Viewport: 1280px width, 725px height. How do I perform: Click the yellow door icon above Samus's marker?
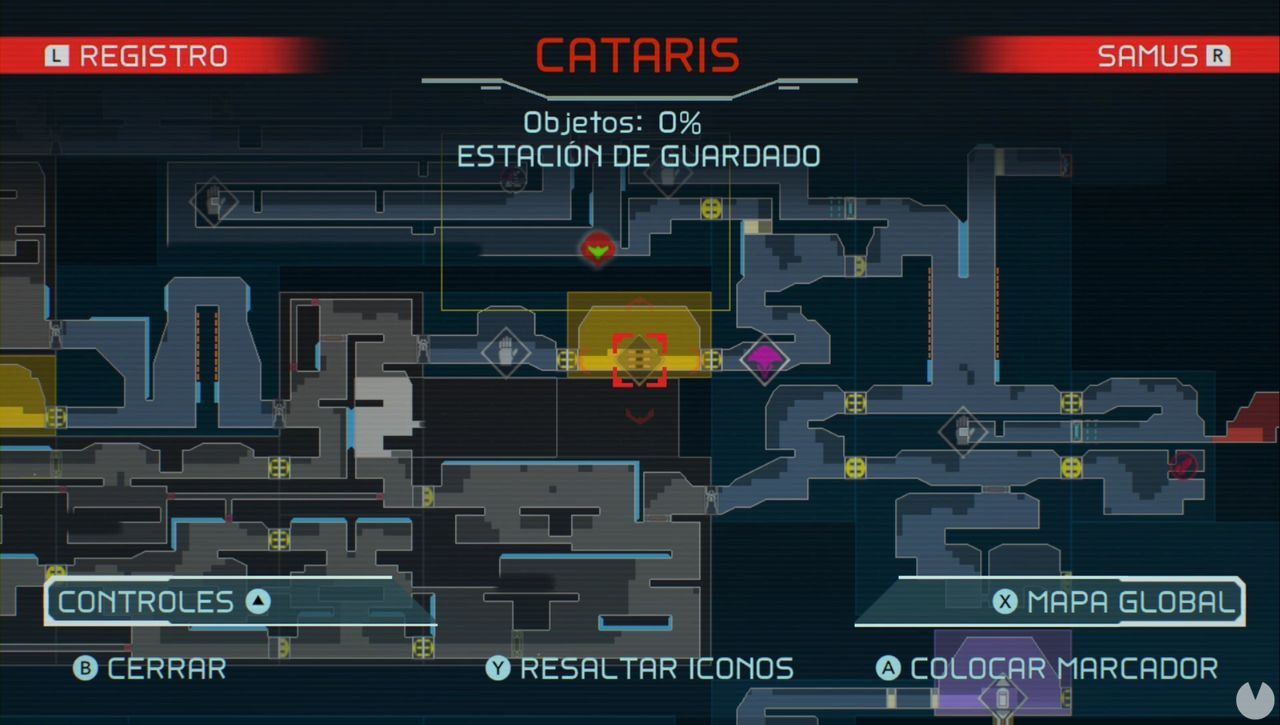712,209
